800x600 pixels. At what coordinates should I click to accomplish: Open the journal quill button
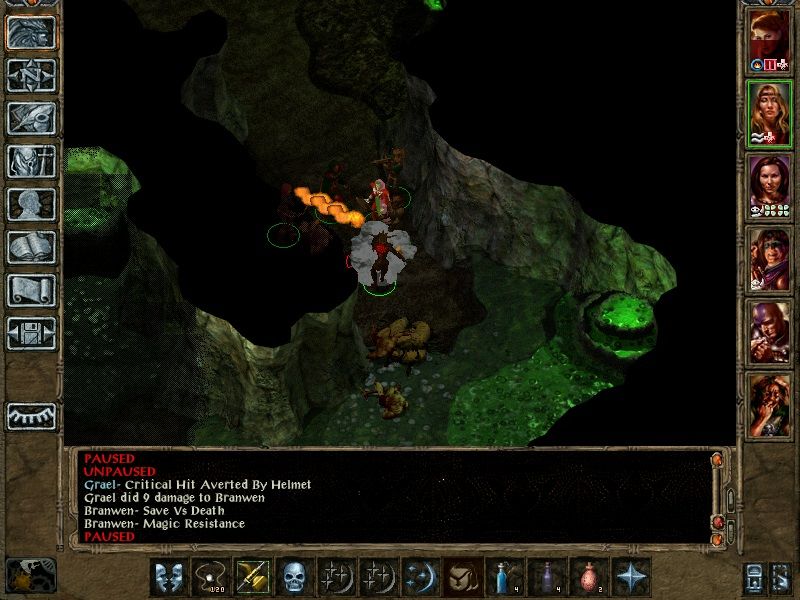point(31,118)
